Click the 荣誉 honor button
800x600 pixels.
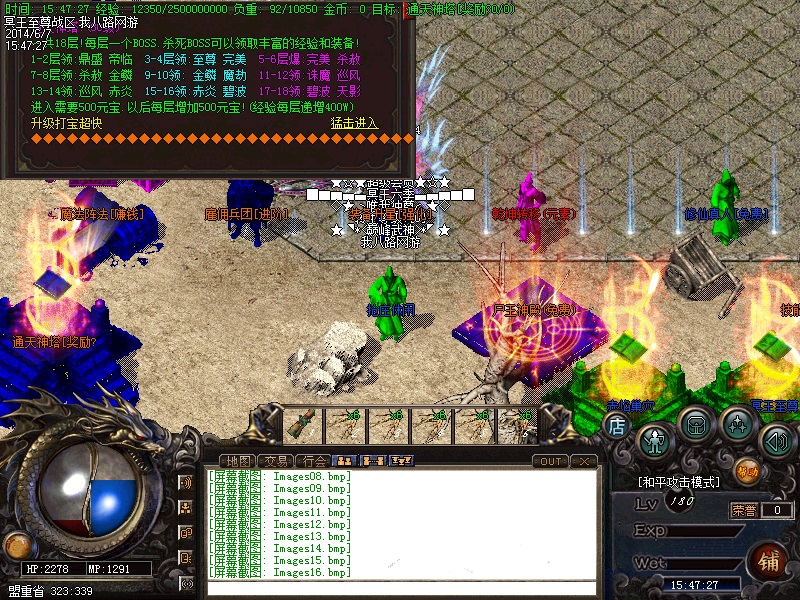(x=744, y=510)
